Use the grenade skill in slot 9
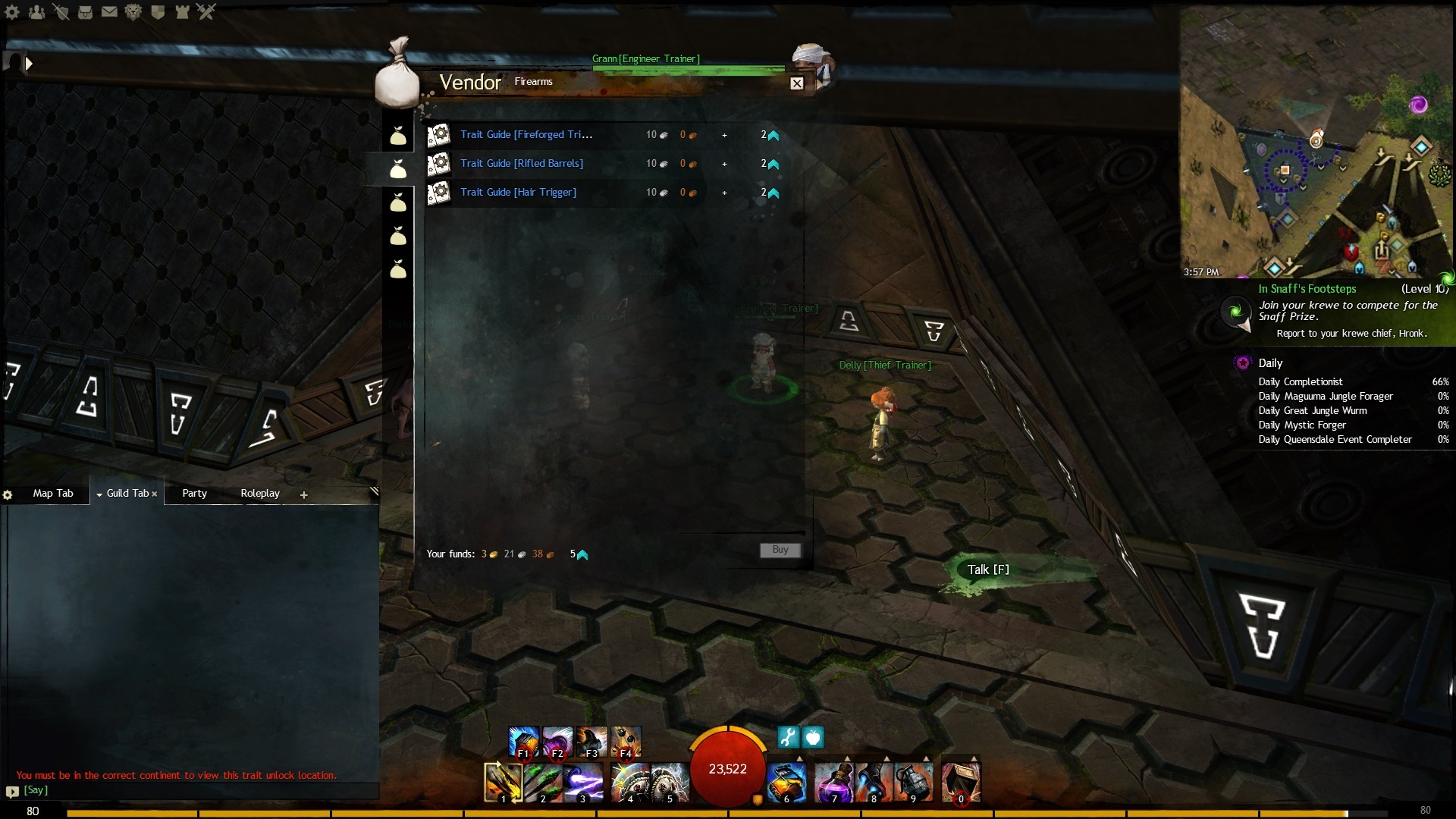This screenshot has height=819, width=1456. (912, 782)
